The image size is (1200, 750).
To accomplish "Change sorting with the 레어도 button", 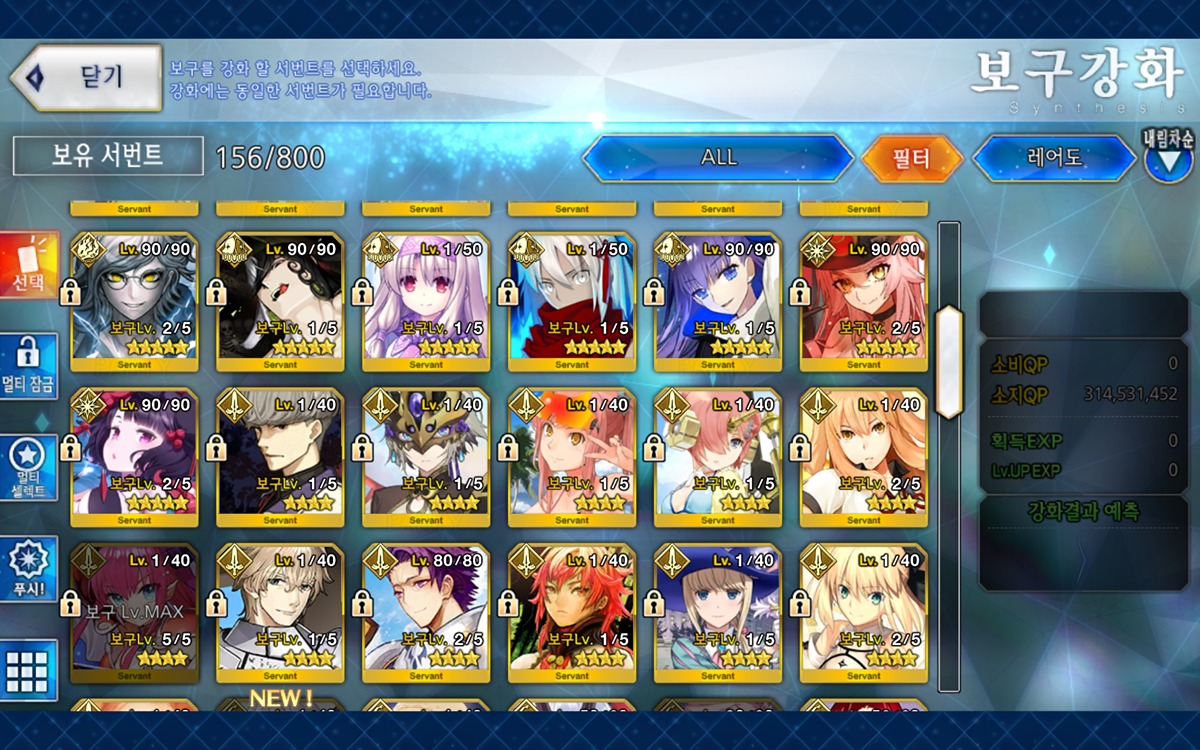I will pyautogui.click(x=1054, y=158).
